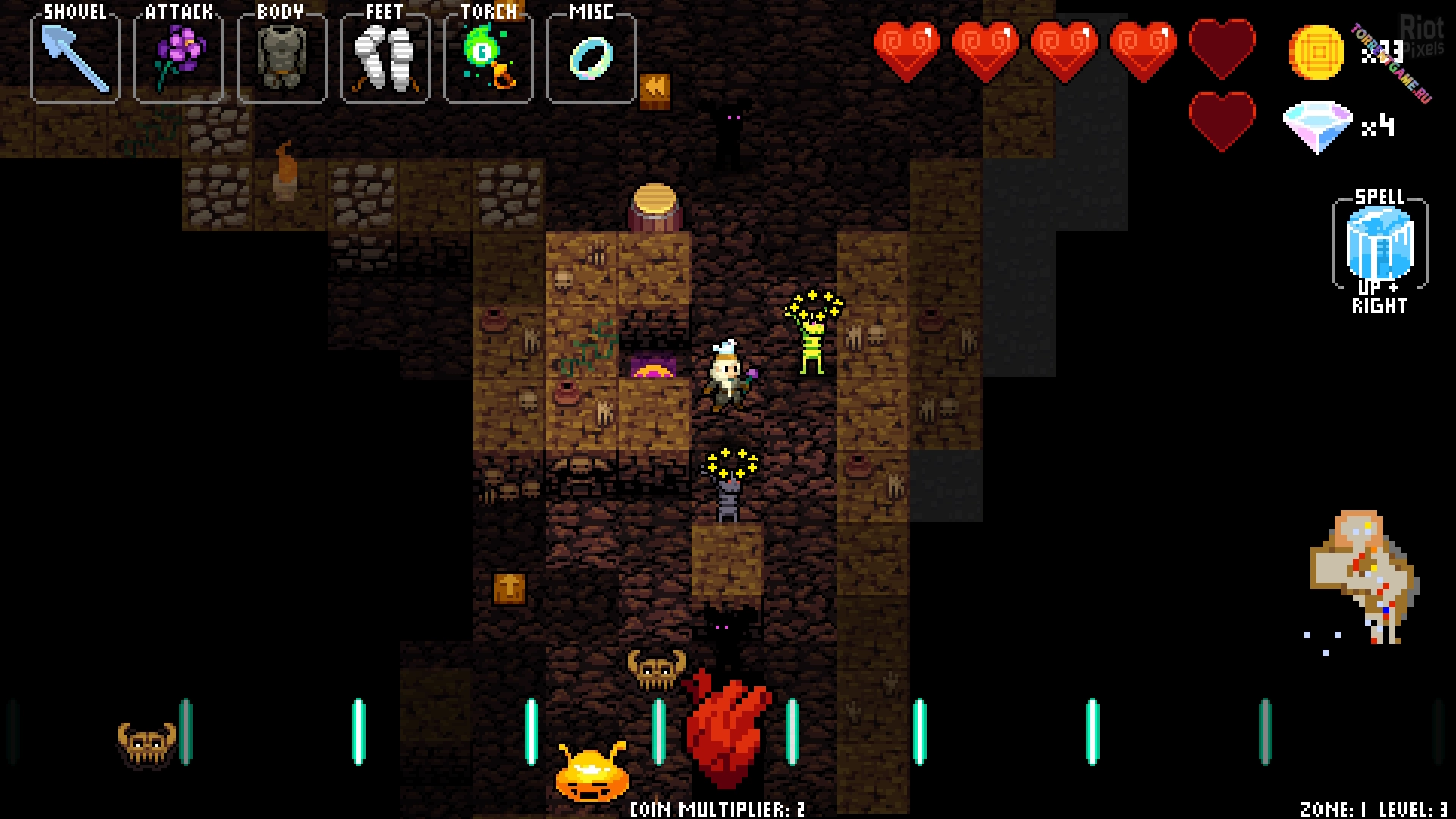
Task: Select the green Torch slot
Action: pyautogui.click(x=488, y=58)
